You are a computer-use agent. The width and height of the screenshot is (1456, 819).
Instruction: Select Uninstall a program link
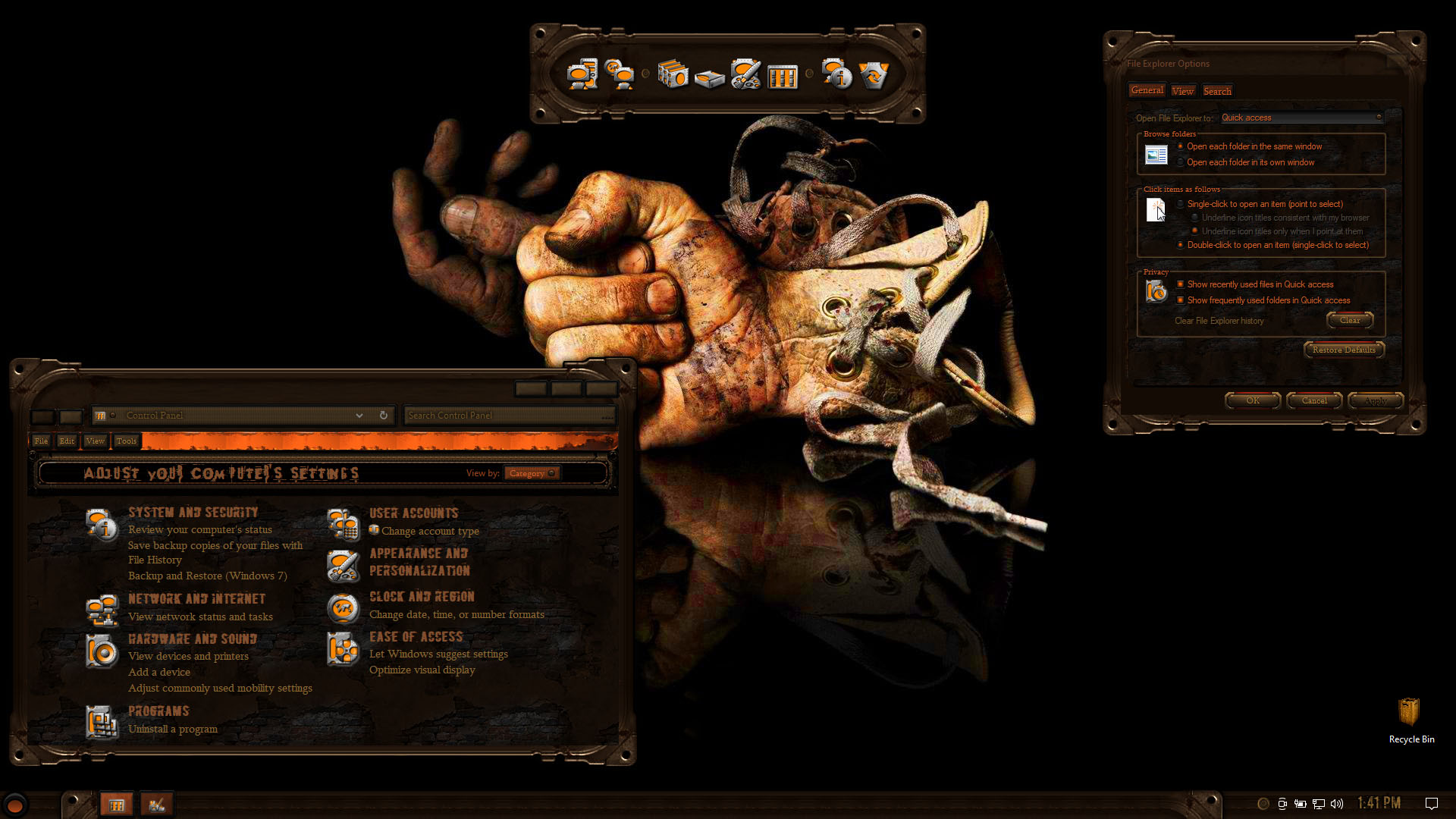(x=173, y=729)
